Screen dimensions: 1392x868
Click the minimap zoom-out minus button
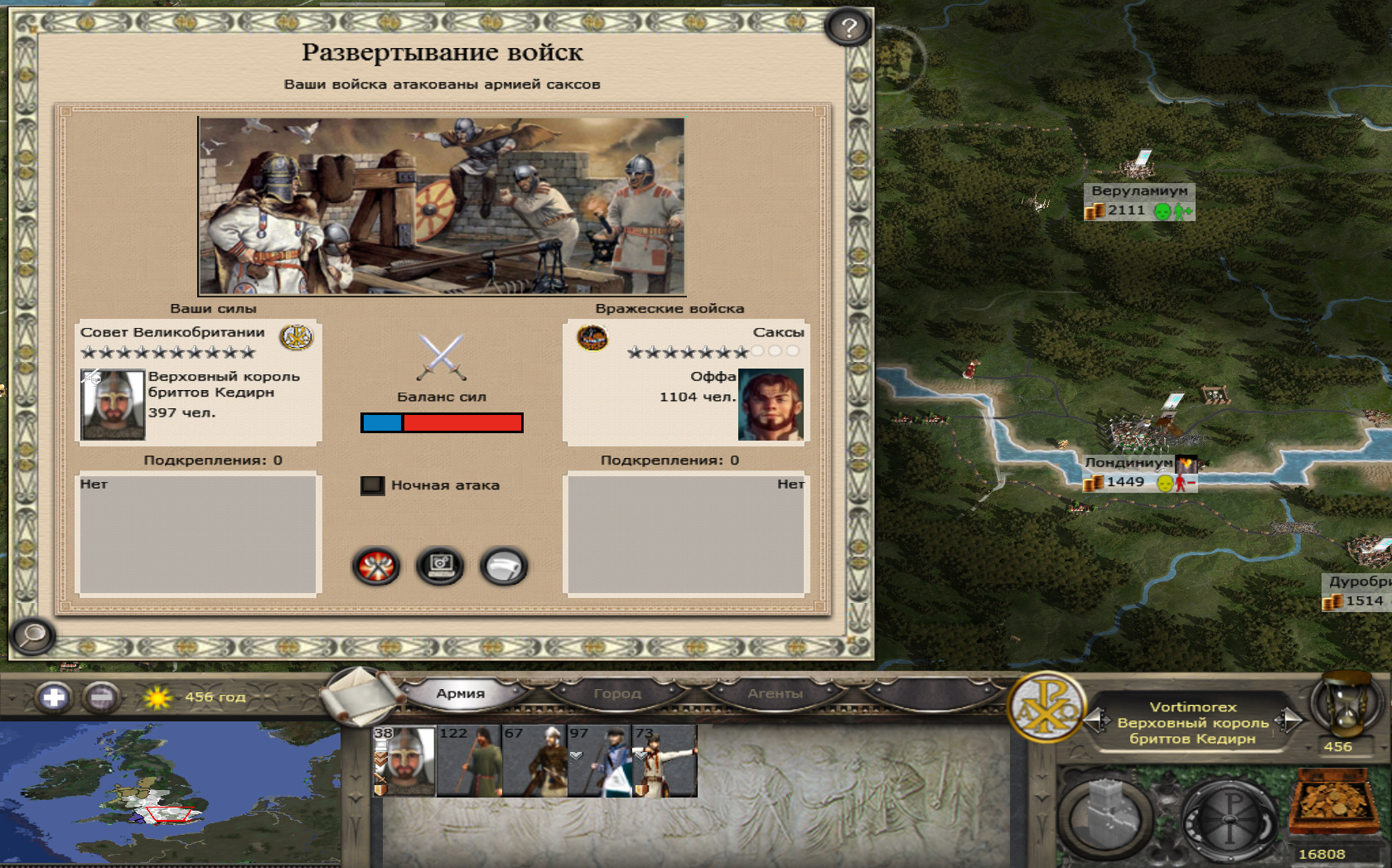click(101, 697)
